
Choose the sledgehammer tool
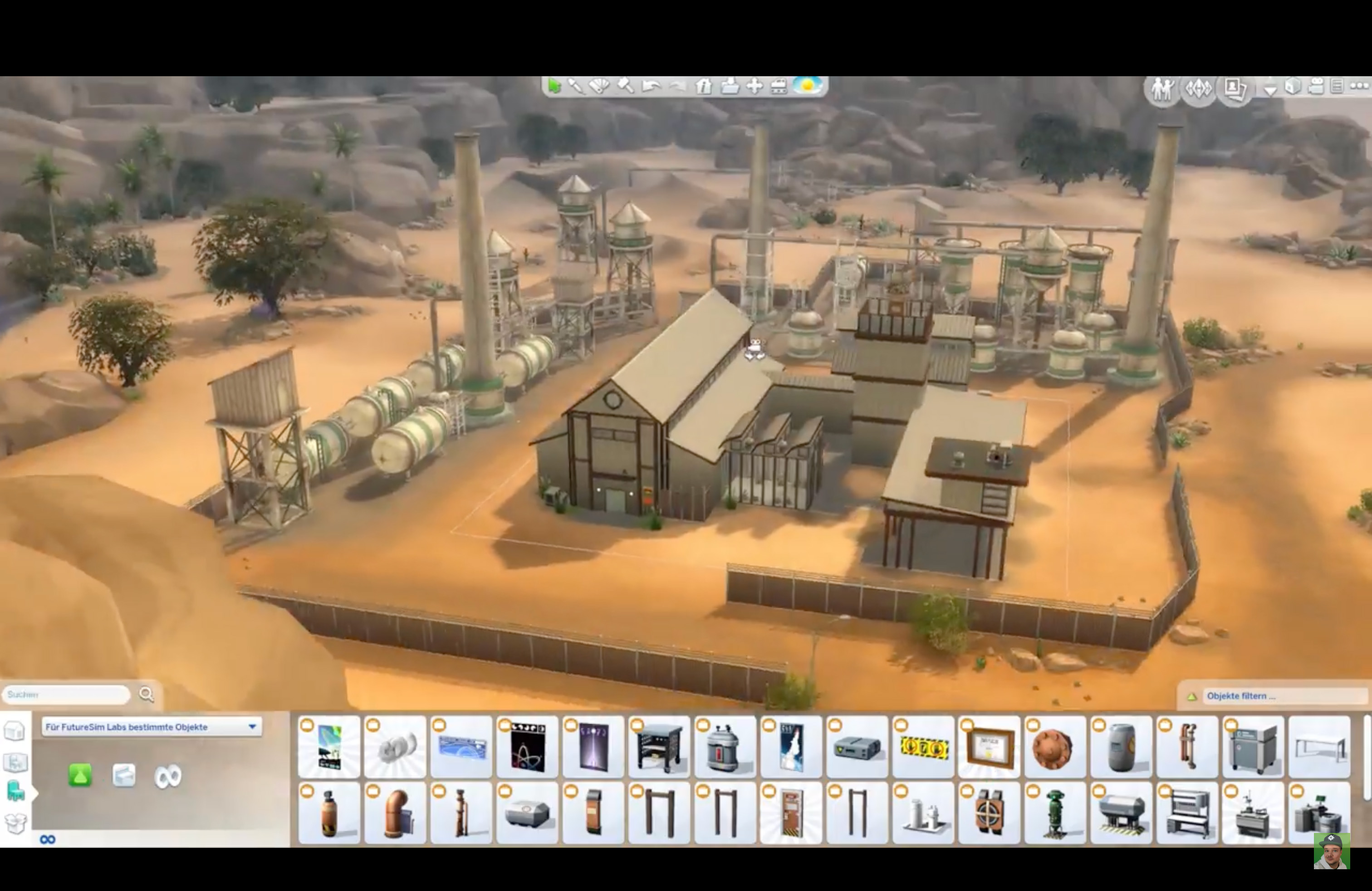[x=626, y=87]
